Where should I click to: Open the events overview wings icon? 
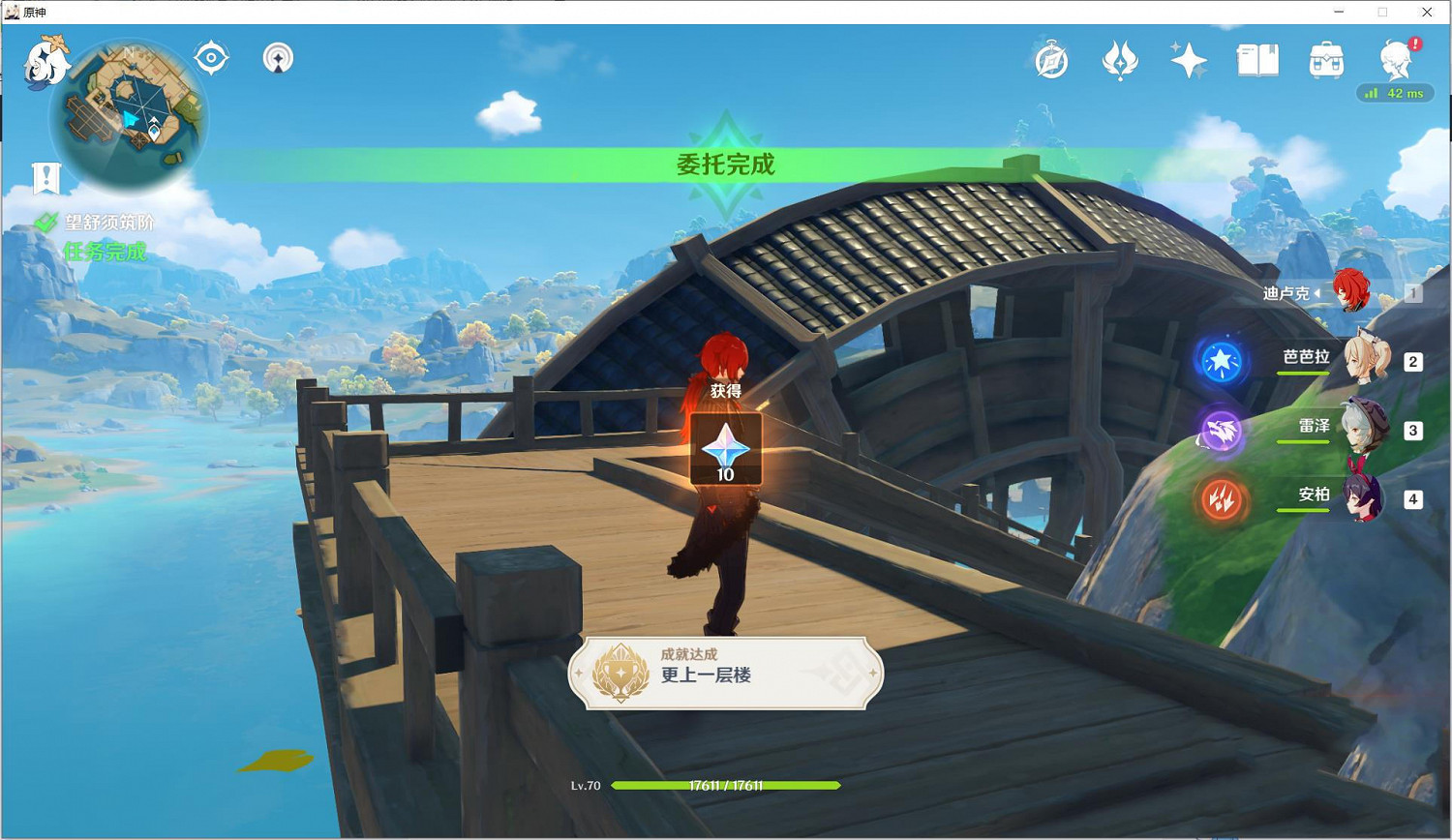1120,60
